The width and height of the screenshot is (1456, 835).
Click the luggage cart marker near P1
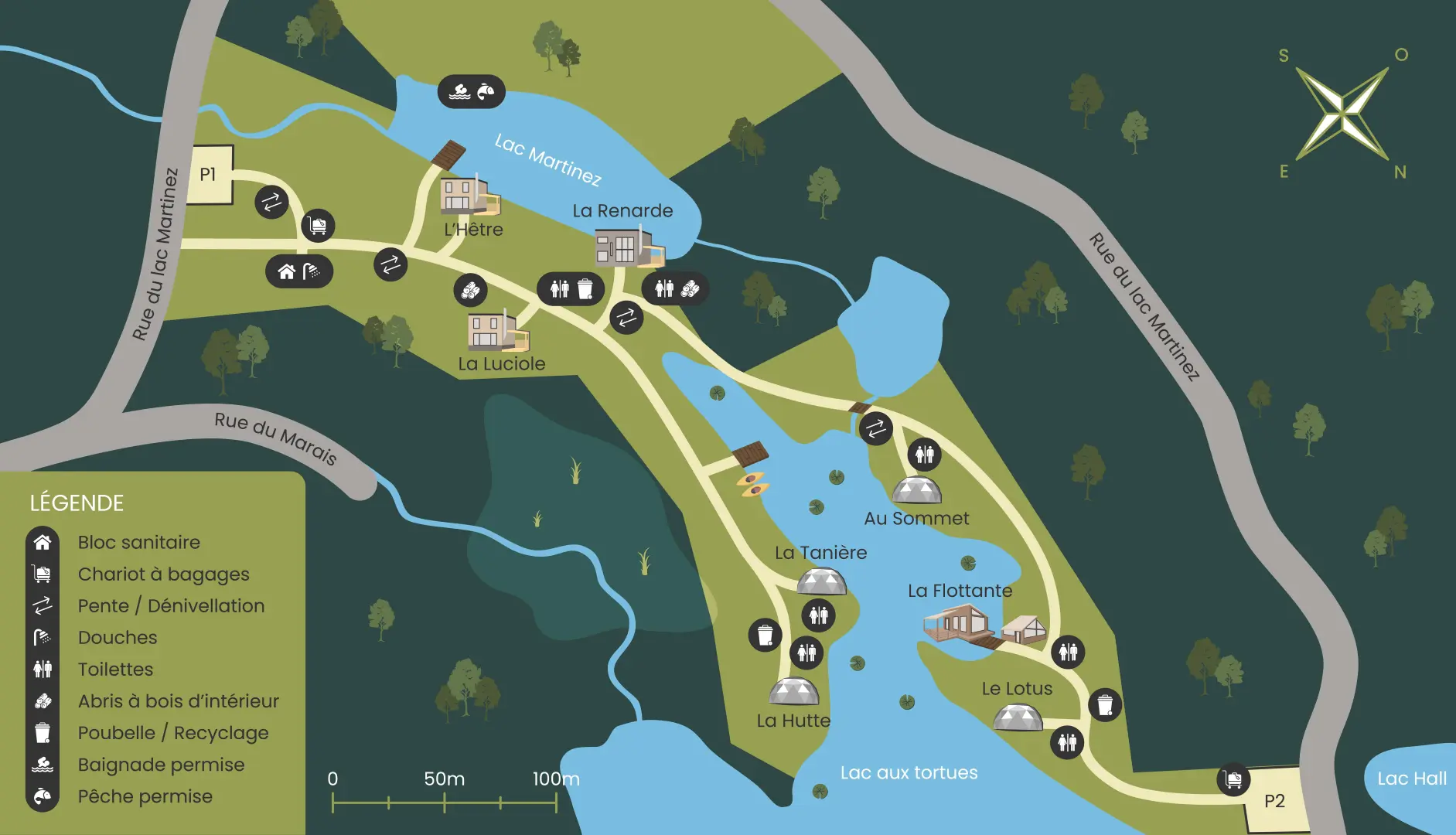coord(318,226)
